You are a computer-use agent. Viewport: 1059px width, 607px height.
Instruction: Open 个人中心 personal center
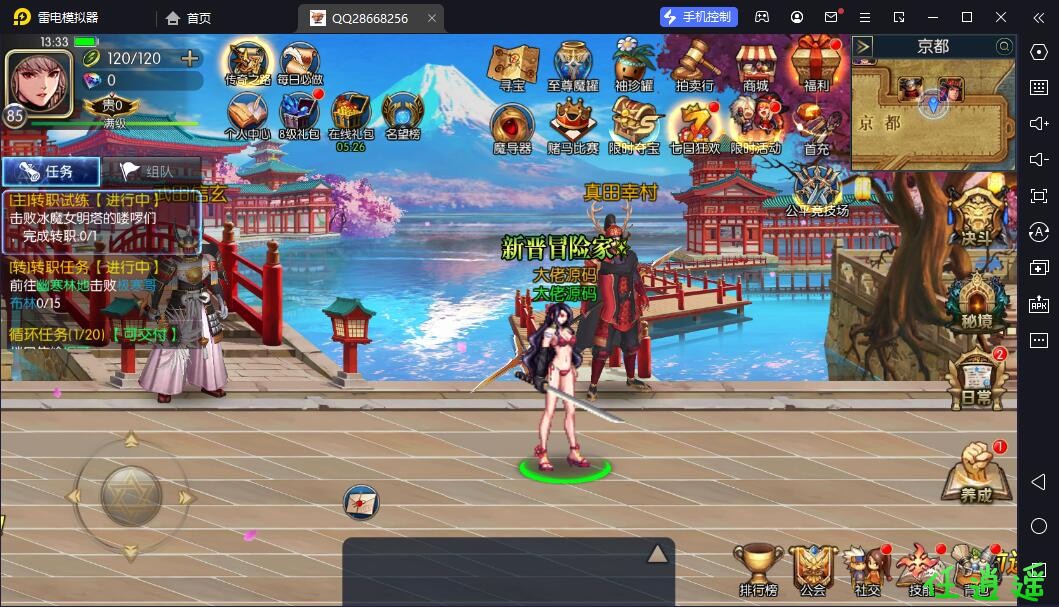[247, 117]
